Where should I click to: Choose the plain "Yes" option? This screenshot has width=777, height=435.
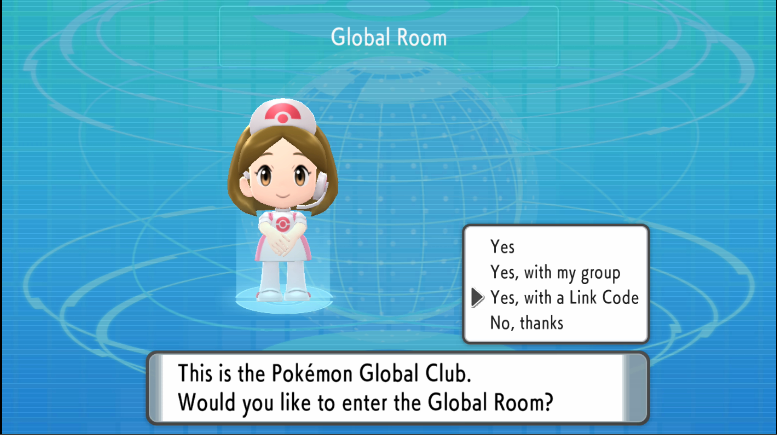[504, 246]
